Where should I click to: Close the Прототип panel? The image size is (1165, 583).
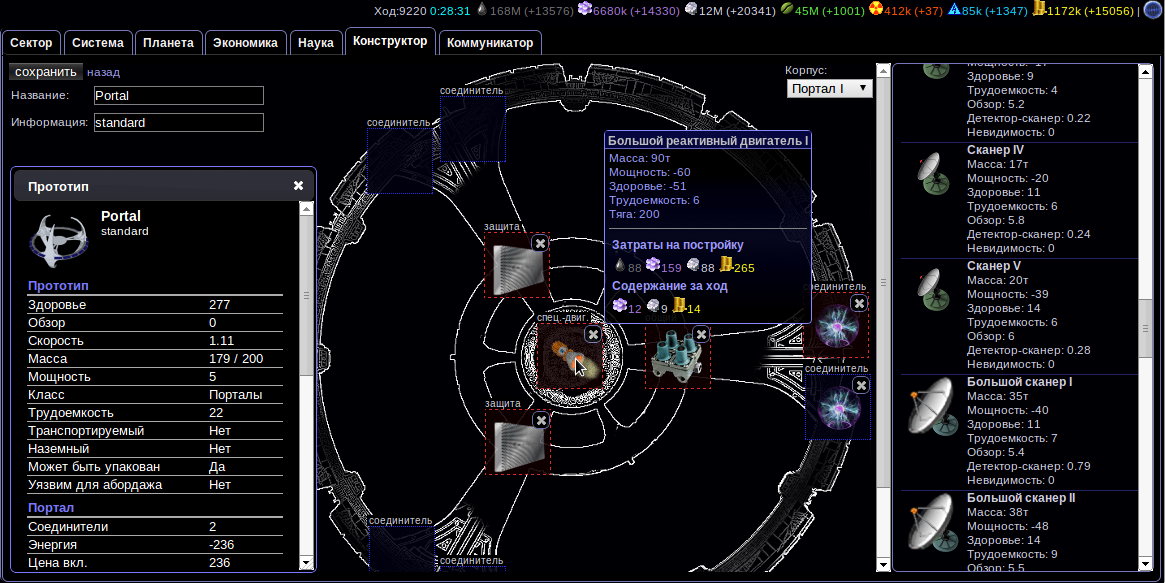298,186
